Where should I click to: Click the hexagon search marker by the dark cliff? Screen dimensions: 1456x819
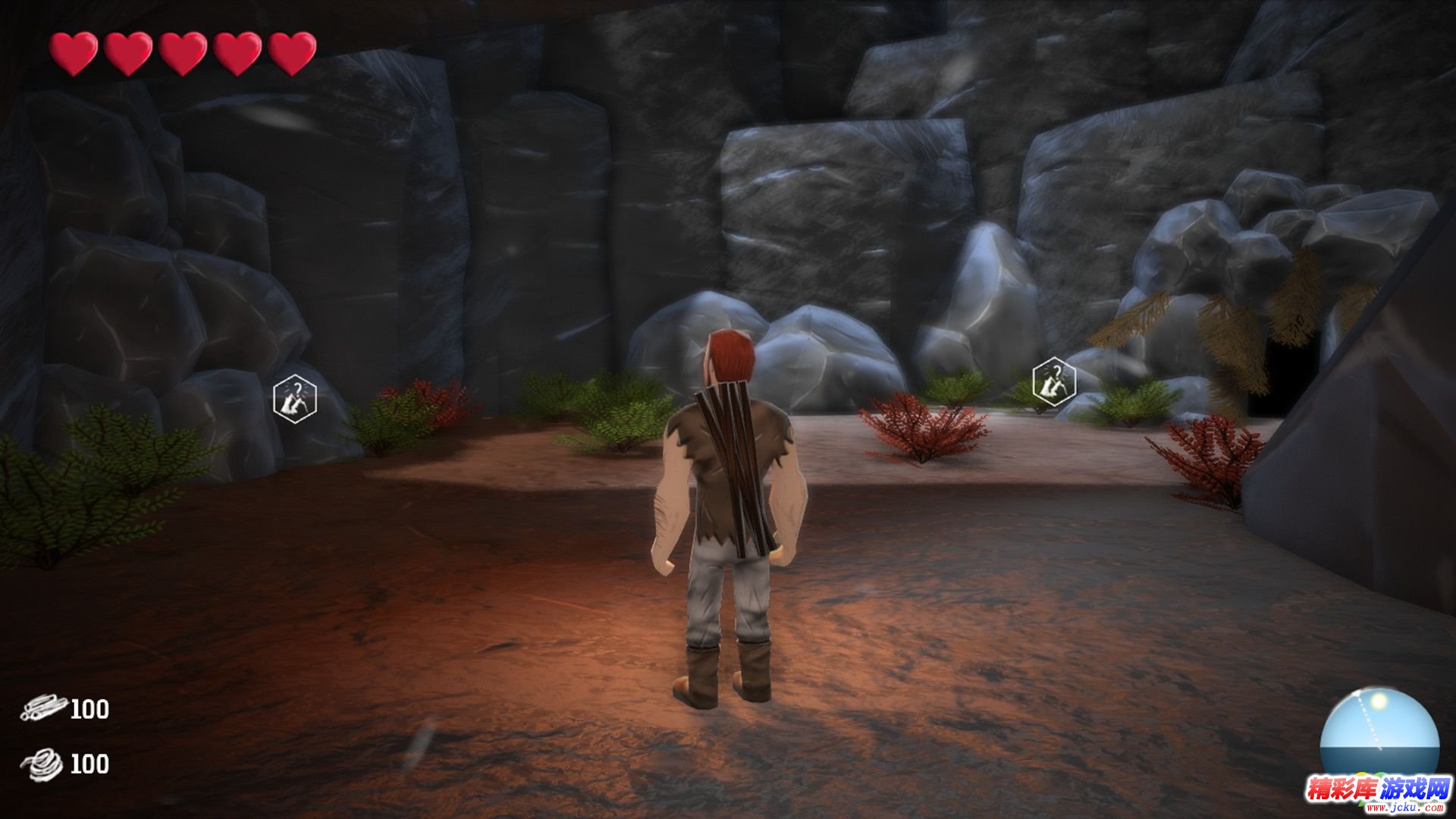(294, 398)
